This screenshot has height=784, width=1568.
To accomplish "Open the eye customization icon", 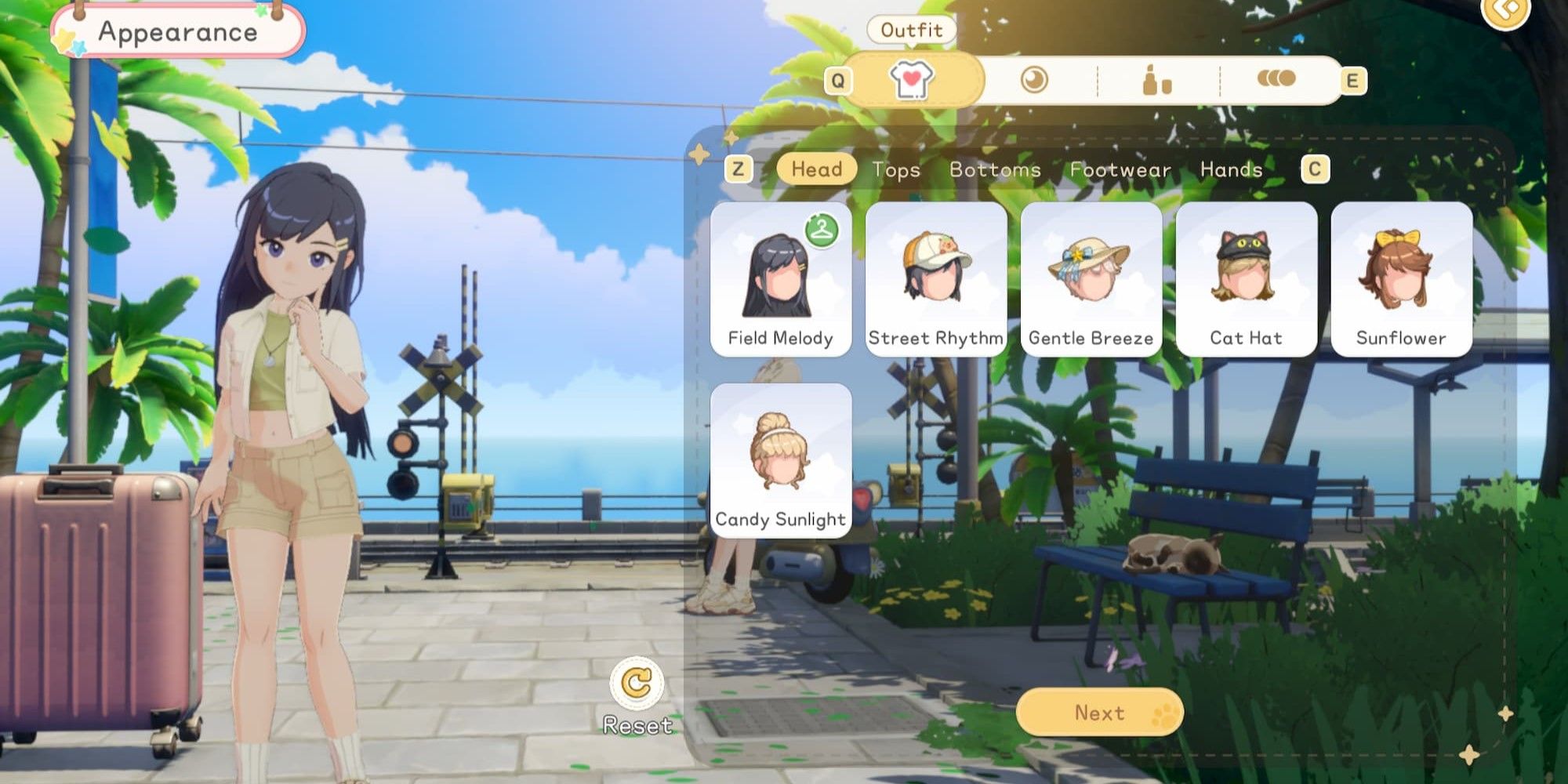I will pos(1033,81).
